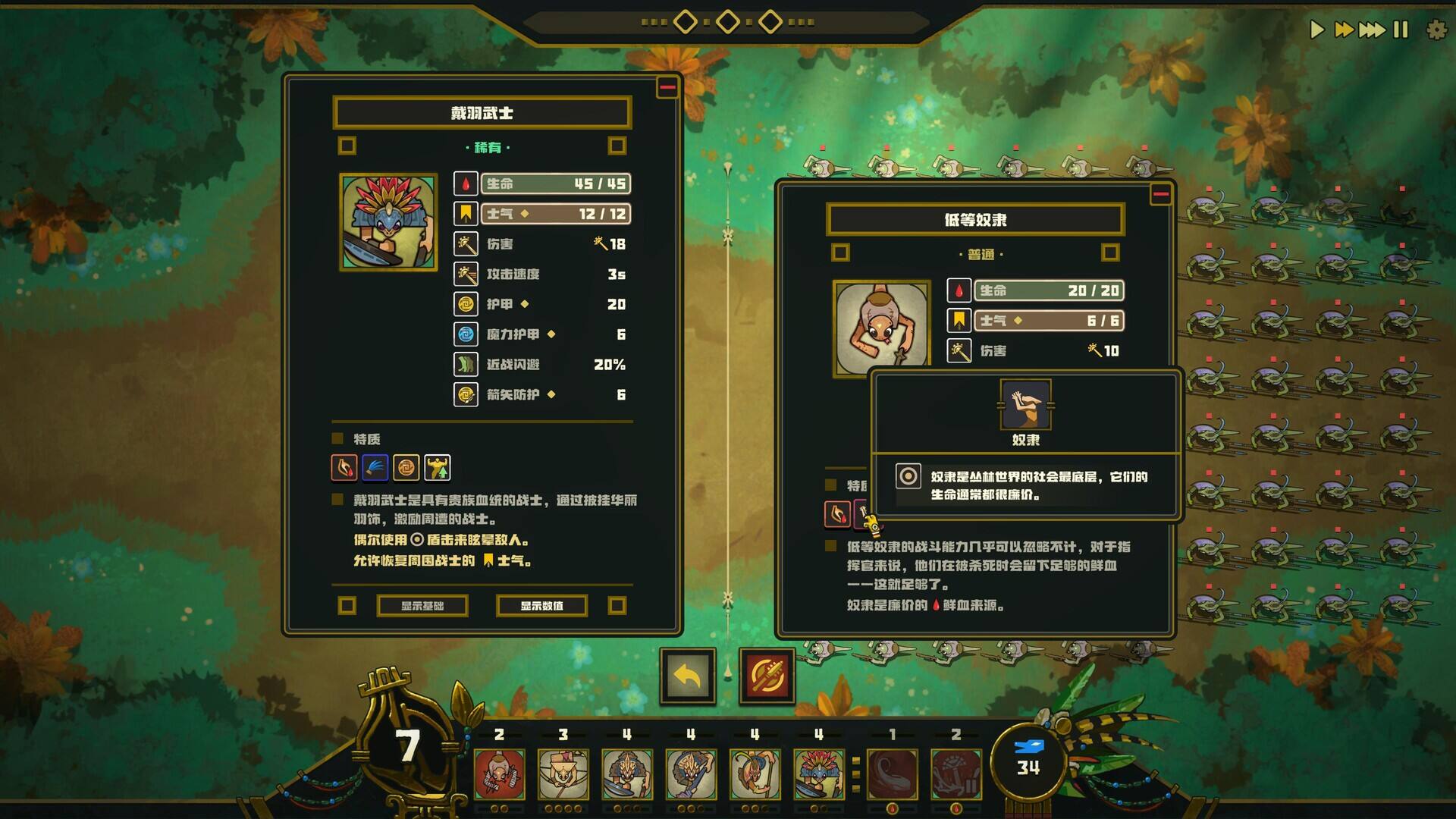Viewport: 1456px width, 819px height.
Task: Click the 生命 health bar of 戴羽武士
Action: 555,184
